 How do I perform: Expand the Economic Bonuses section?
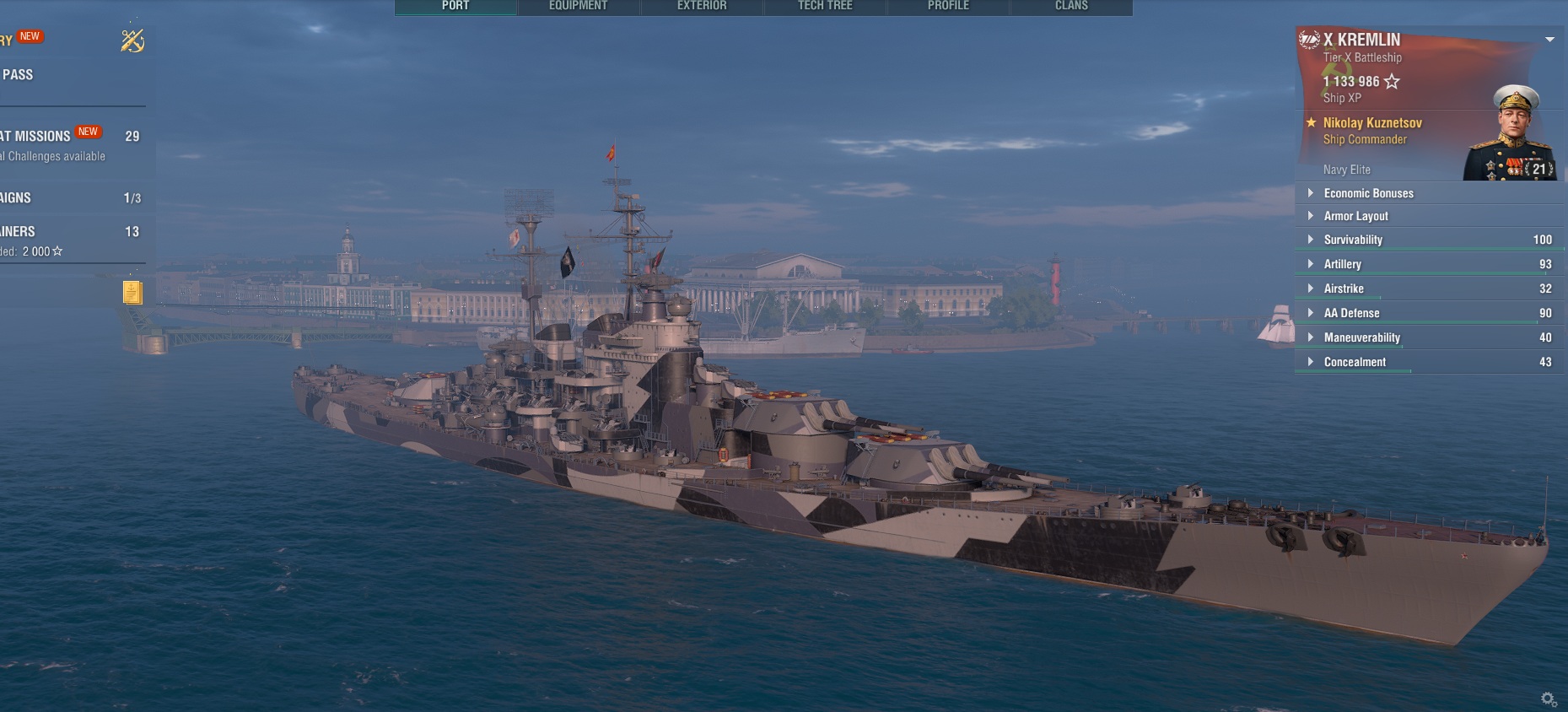coord(1368,193)
